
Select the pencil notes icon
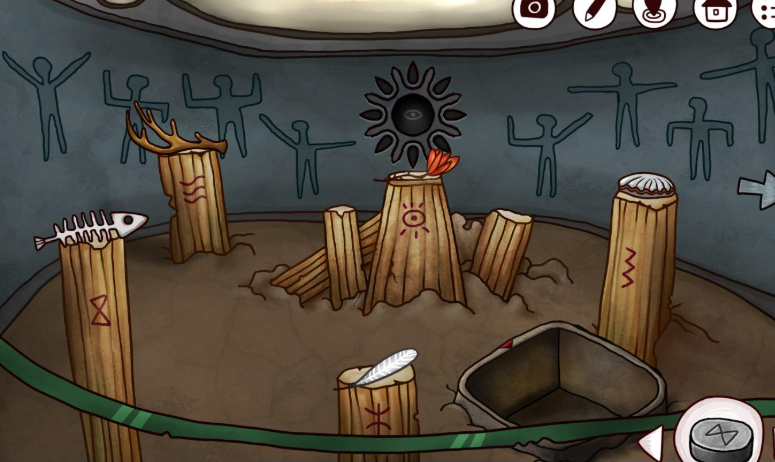pos(593,9)
